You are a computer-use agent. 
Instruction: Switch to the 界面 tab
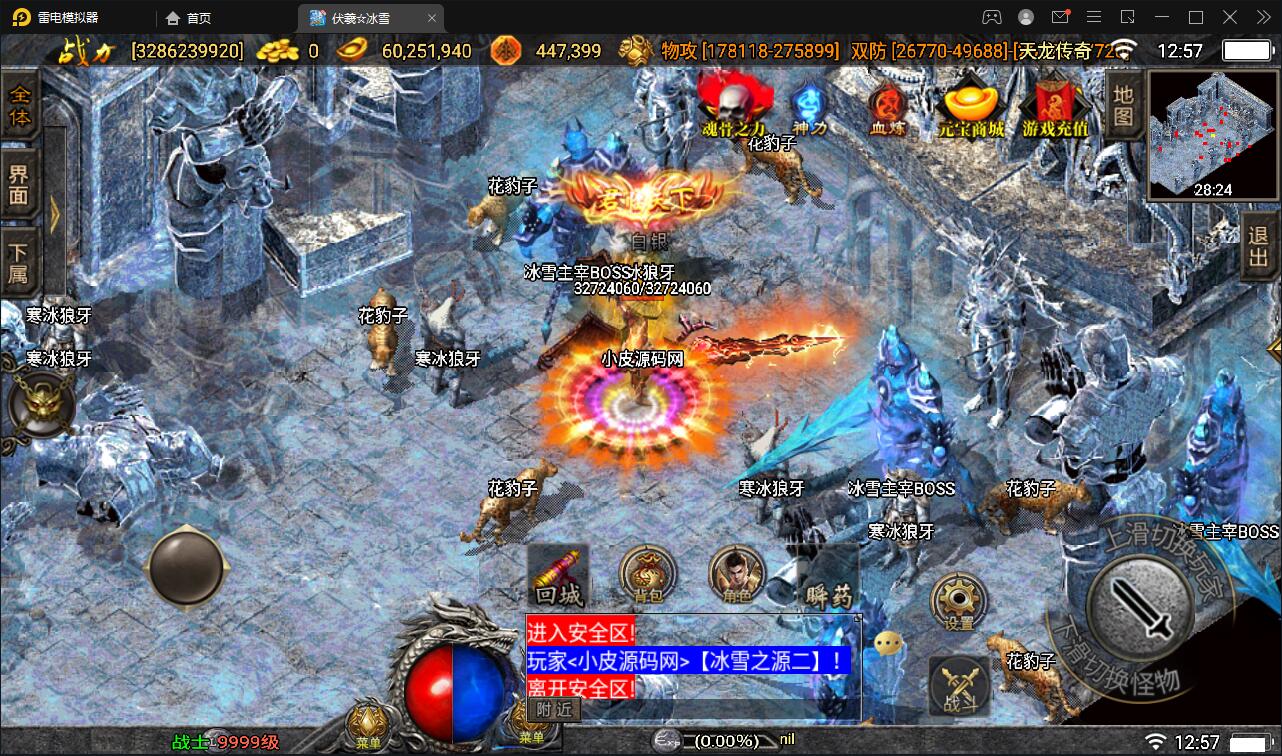click(20, 183)
